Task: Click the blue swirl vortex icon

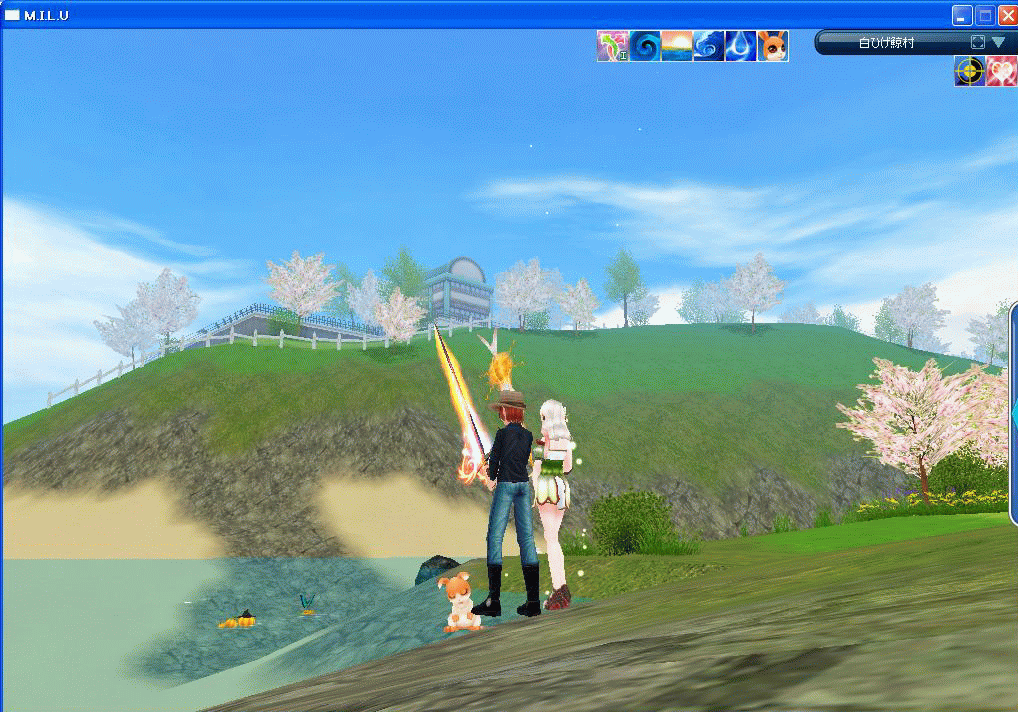Action: point(644,46)
